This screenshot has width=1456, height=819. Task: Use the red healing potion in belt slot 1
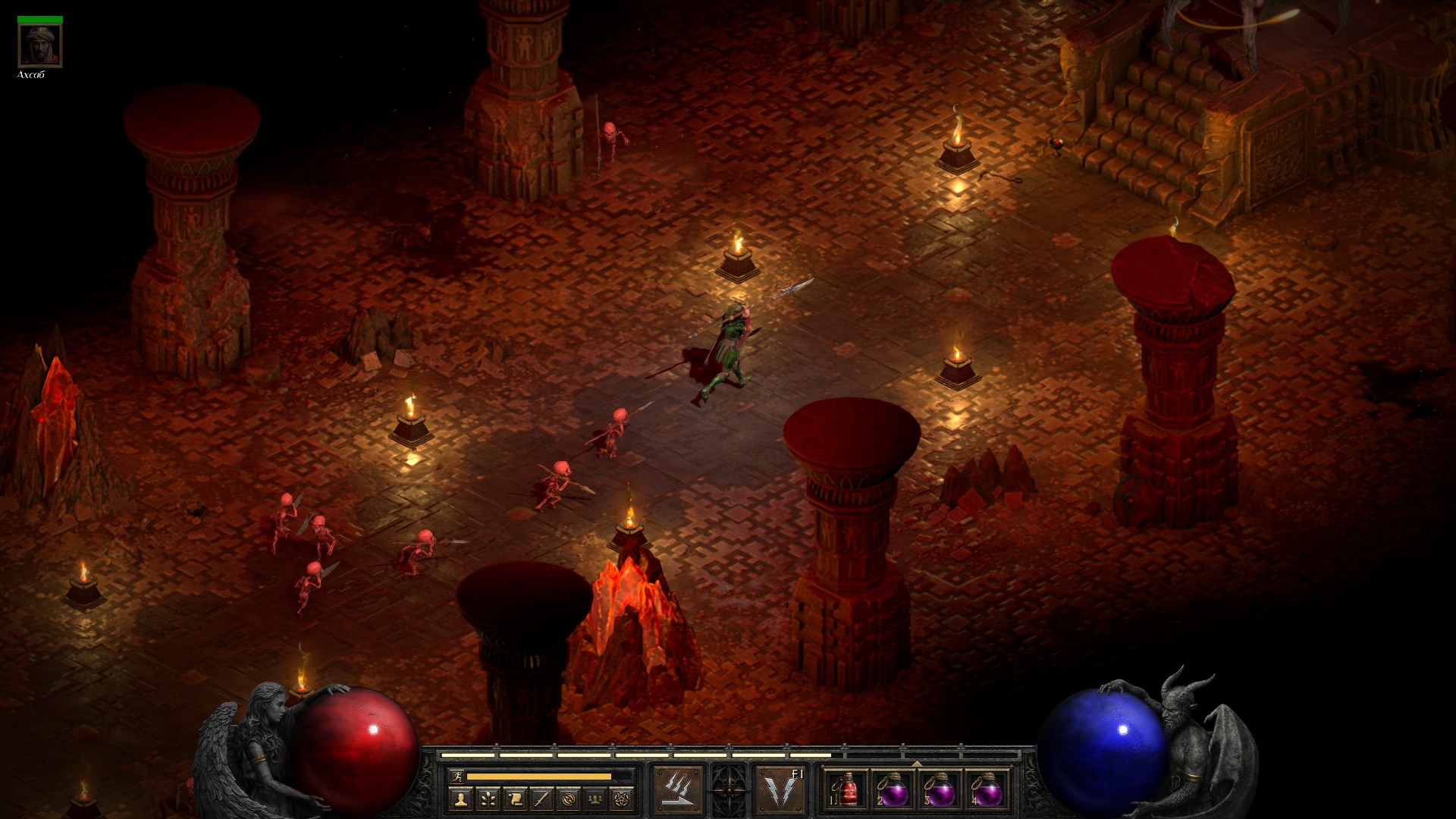(847, 790)
